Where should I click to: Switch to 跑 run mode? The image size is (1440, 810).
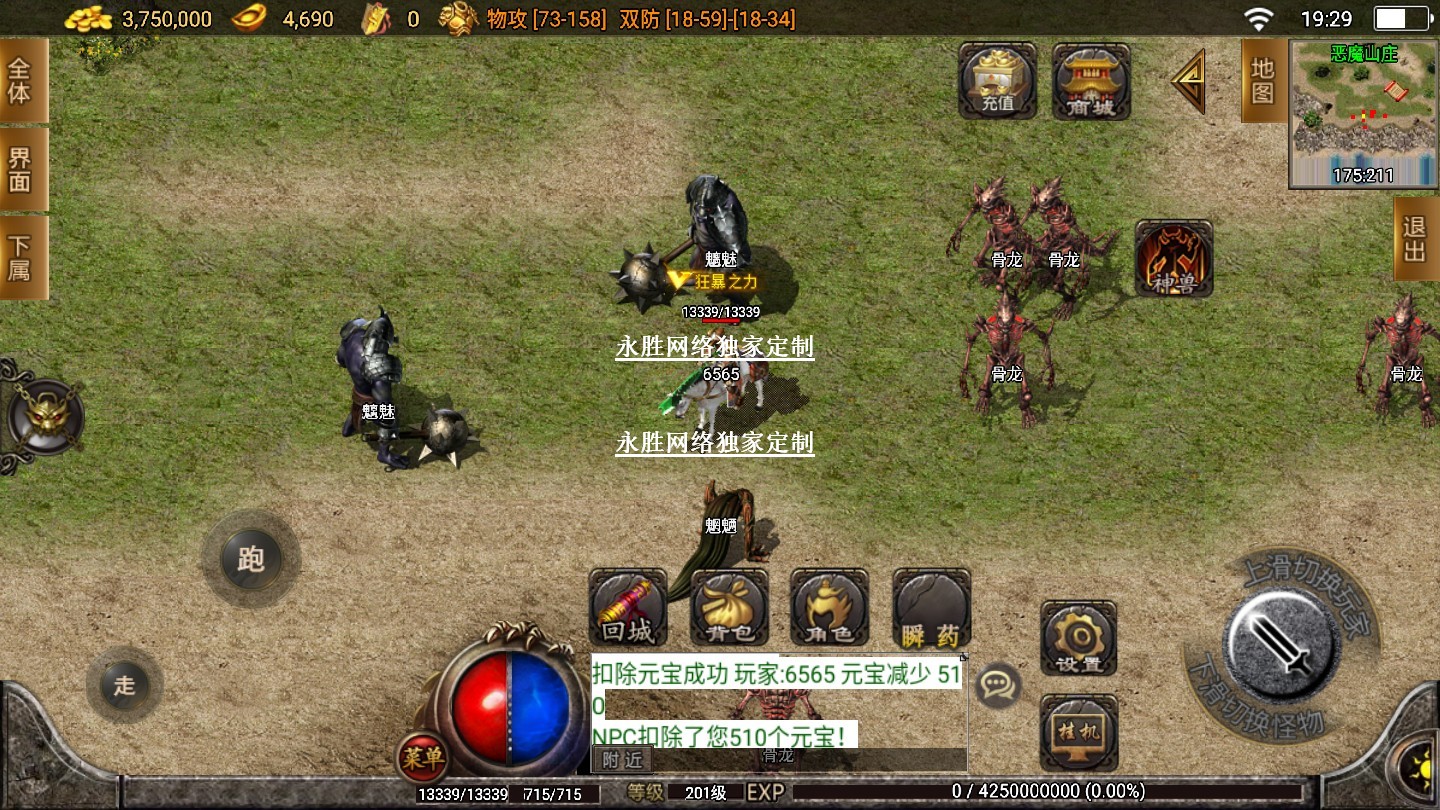(x=250, y=559)
